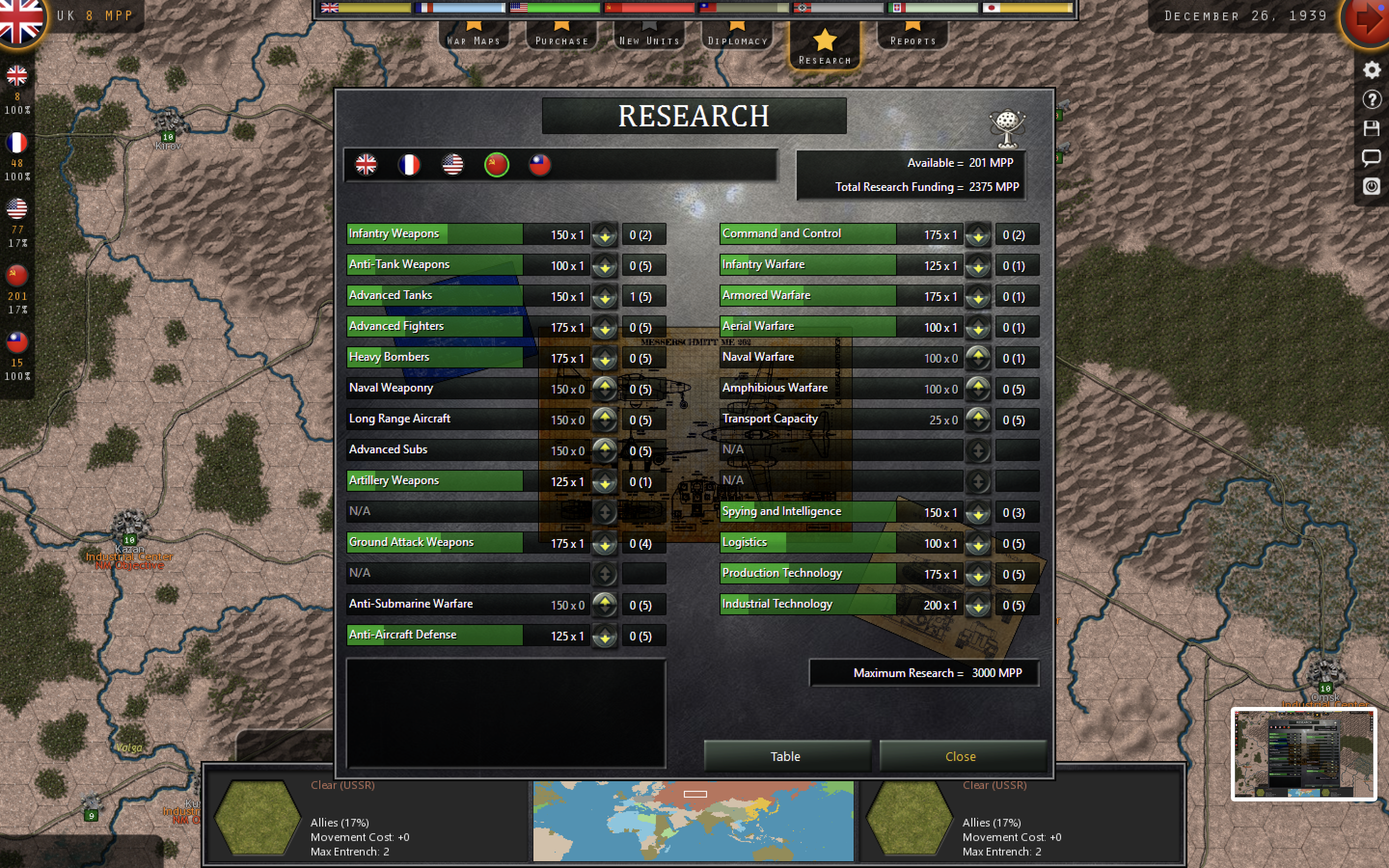Image resolution: width=1389 pixels, height=868 pixels.
Task: Open the help question mark icon
Action: click(x=1372, y=99)
